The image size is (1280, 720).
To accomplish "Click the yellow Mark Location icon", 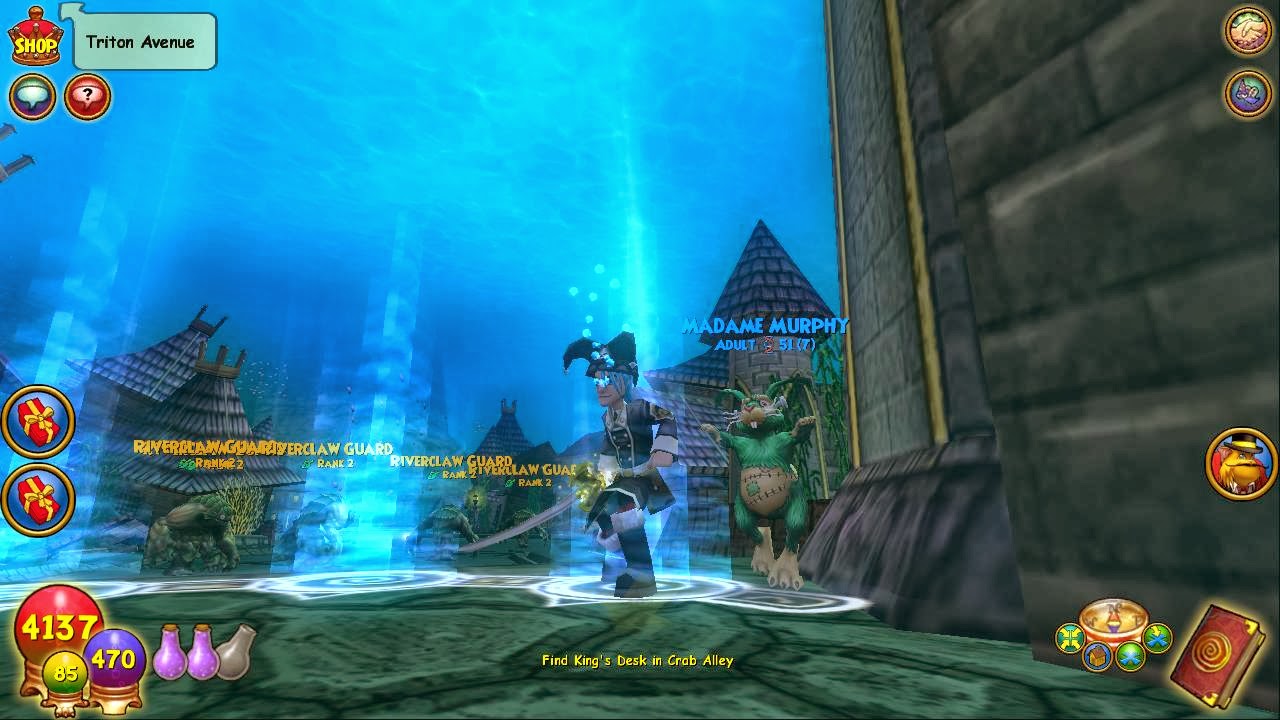I will [x=1070, y=640].
